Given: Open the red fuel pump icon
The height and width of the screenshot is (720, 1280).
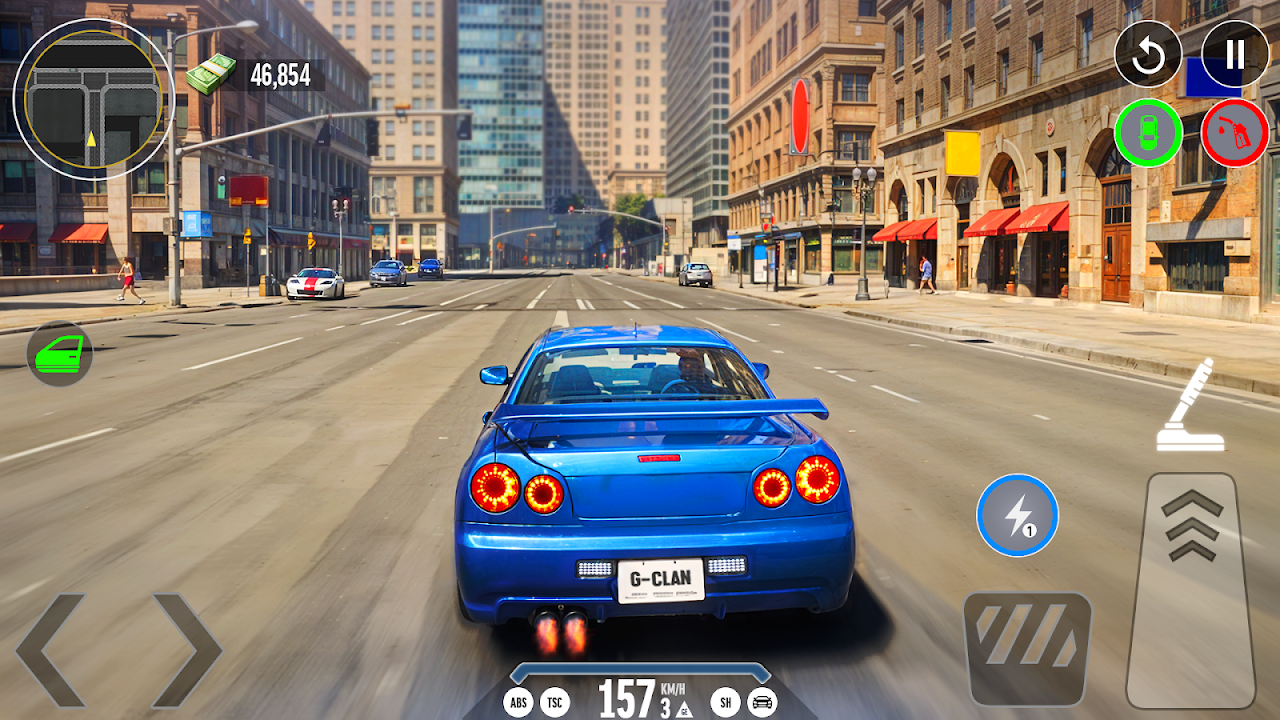Looking at the screenshot, I should tap(1235, 133).
